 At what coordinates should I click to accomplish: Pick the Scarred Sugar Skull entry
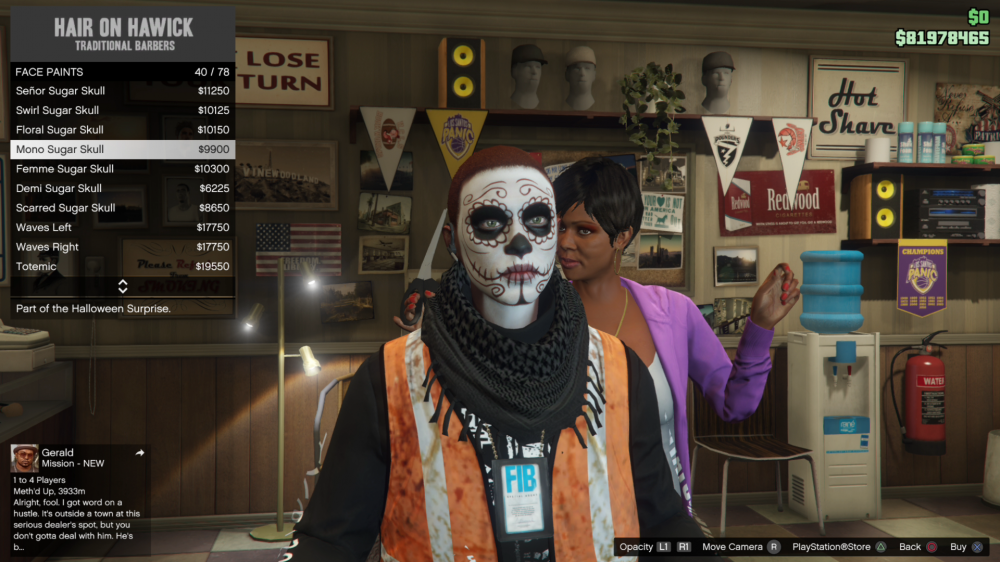tap(122, 208)
